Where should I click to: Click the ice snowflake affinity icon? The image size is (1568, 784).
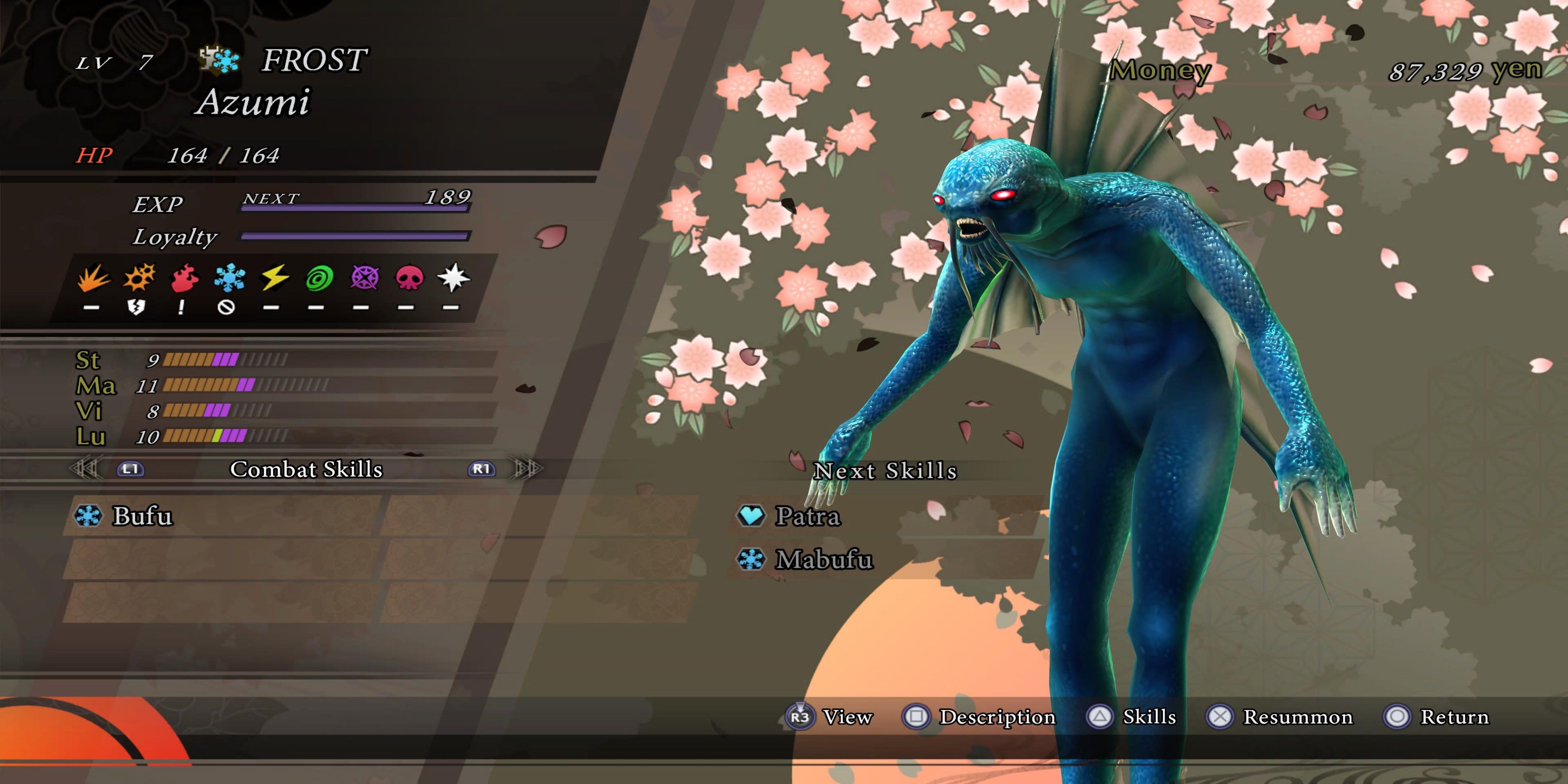tap(229, 278)
